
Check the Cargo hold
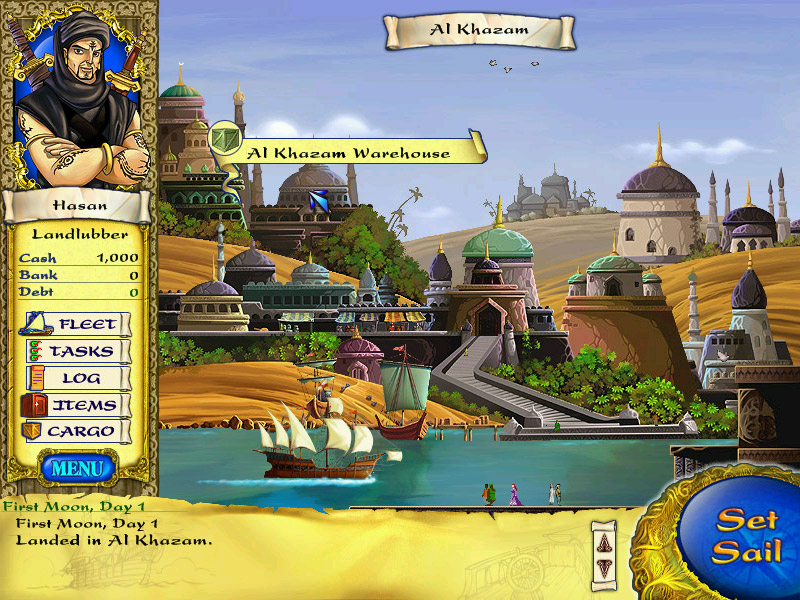tap(76, 432)
